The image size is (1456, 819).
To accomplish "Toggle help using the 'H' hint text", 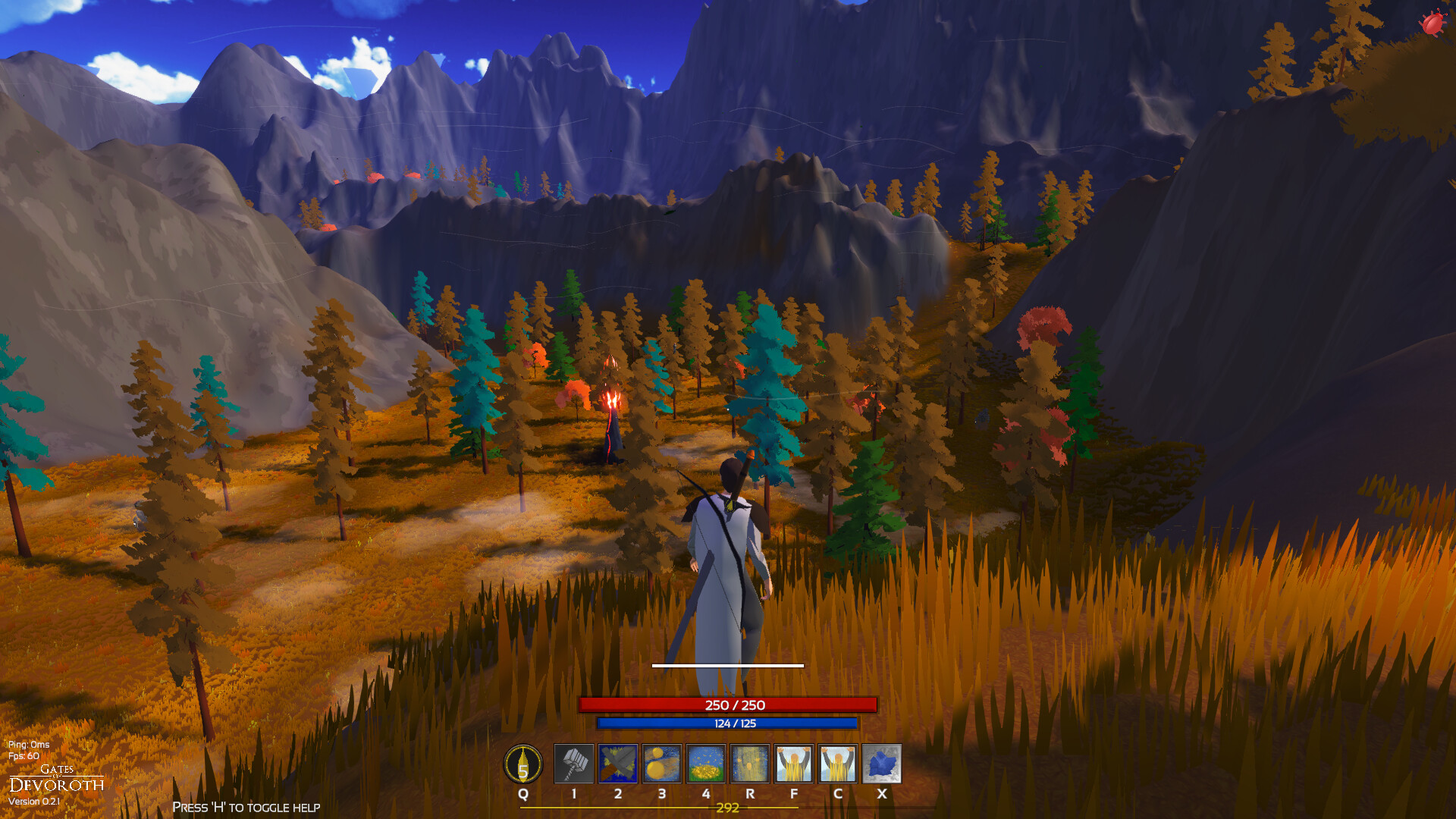I will point(246,807).
